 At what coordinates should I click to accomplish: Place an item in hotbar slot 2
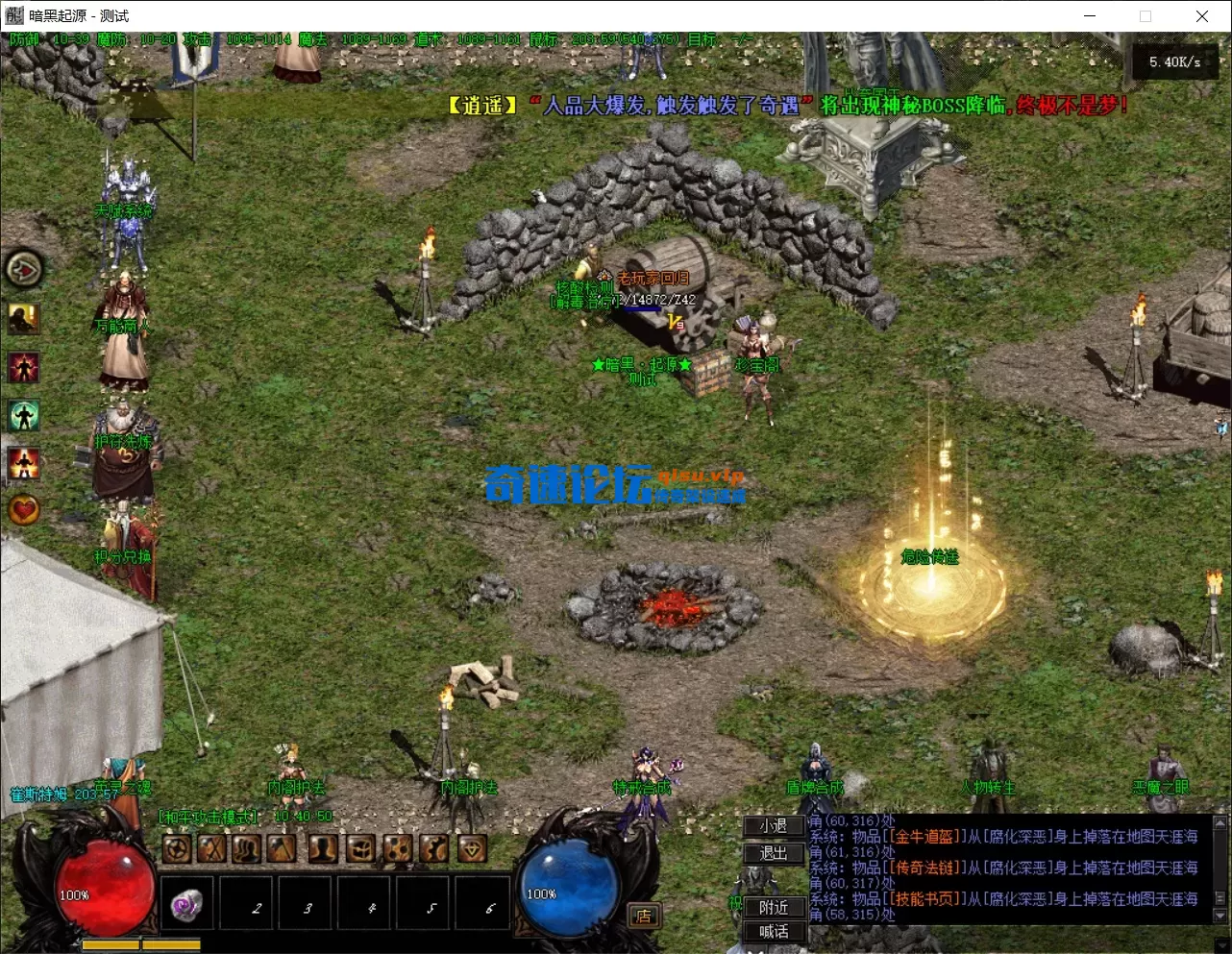pos(246,903)
